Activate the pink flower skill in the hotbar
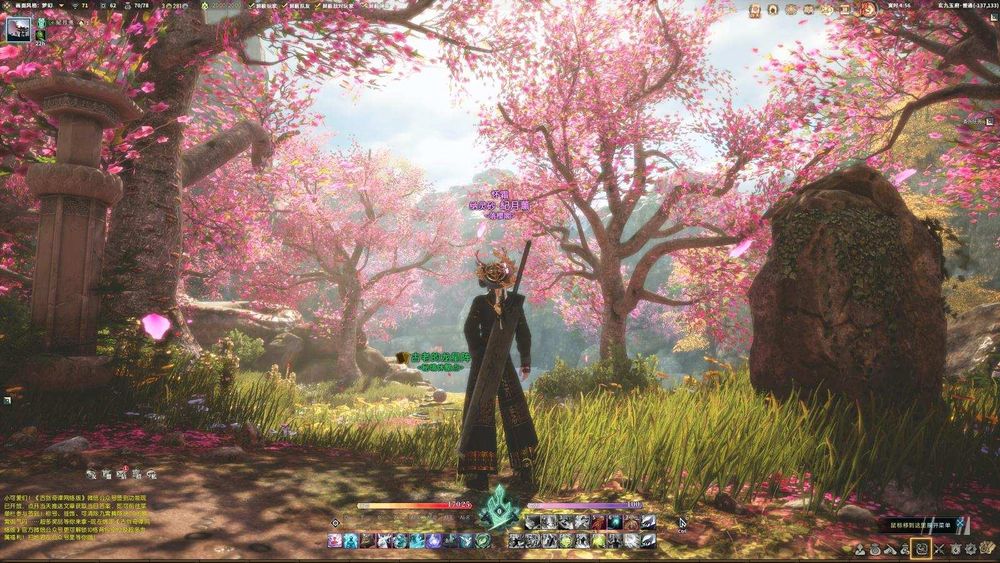 (x=334, y=540)
